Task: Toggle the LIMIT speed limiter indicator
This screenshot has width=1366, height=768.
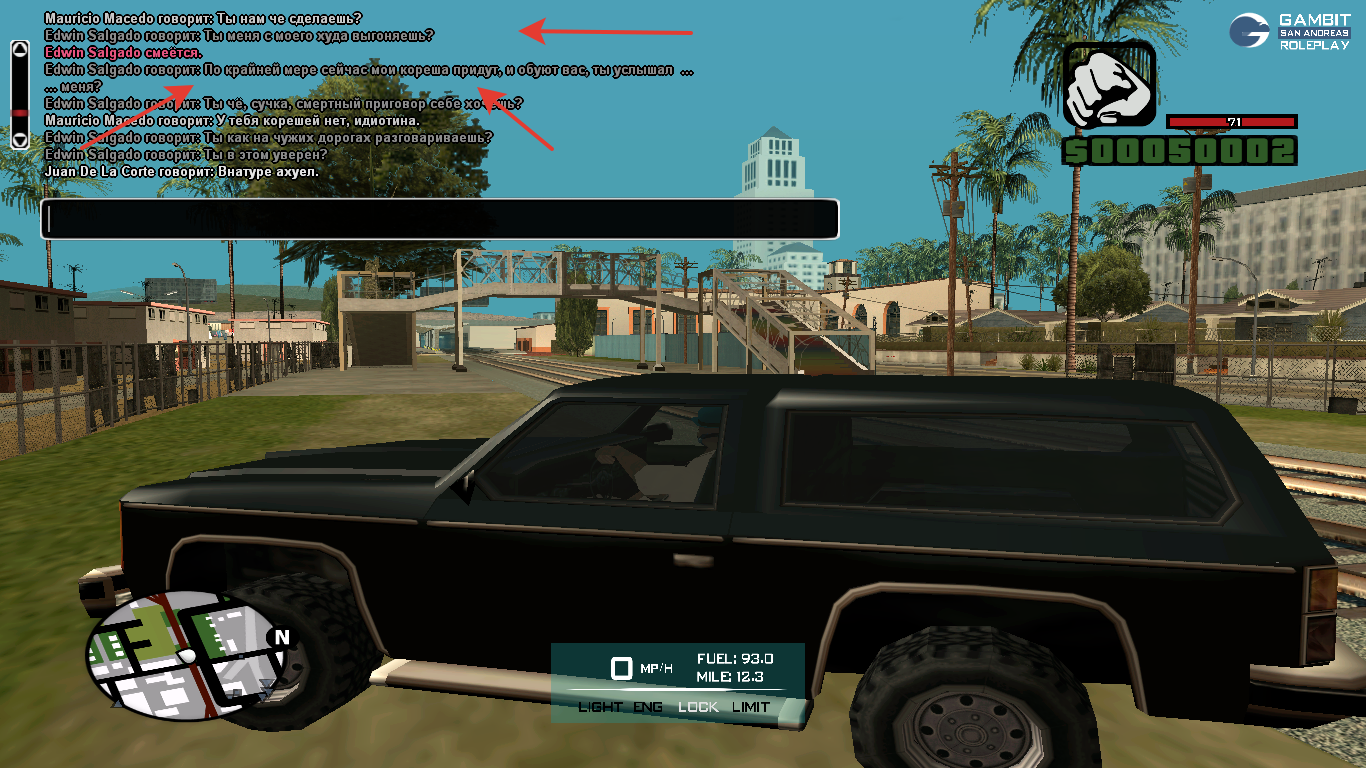Action: coord(751,707)
